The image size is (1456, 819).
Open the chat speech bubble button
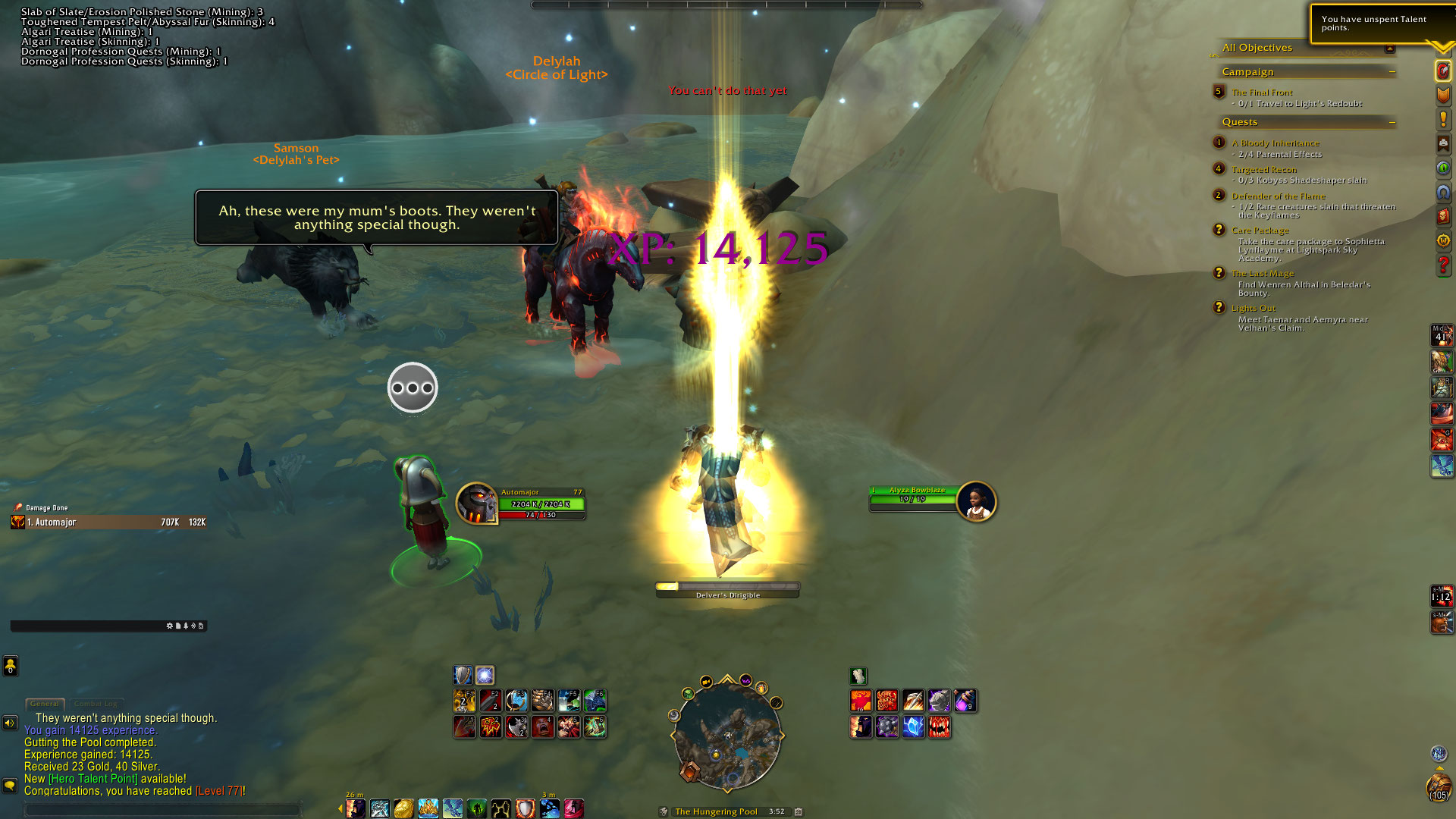click(x=10, y=785)
